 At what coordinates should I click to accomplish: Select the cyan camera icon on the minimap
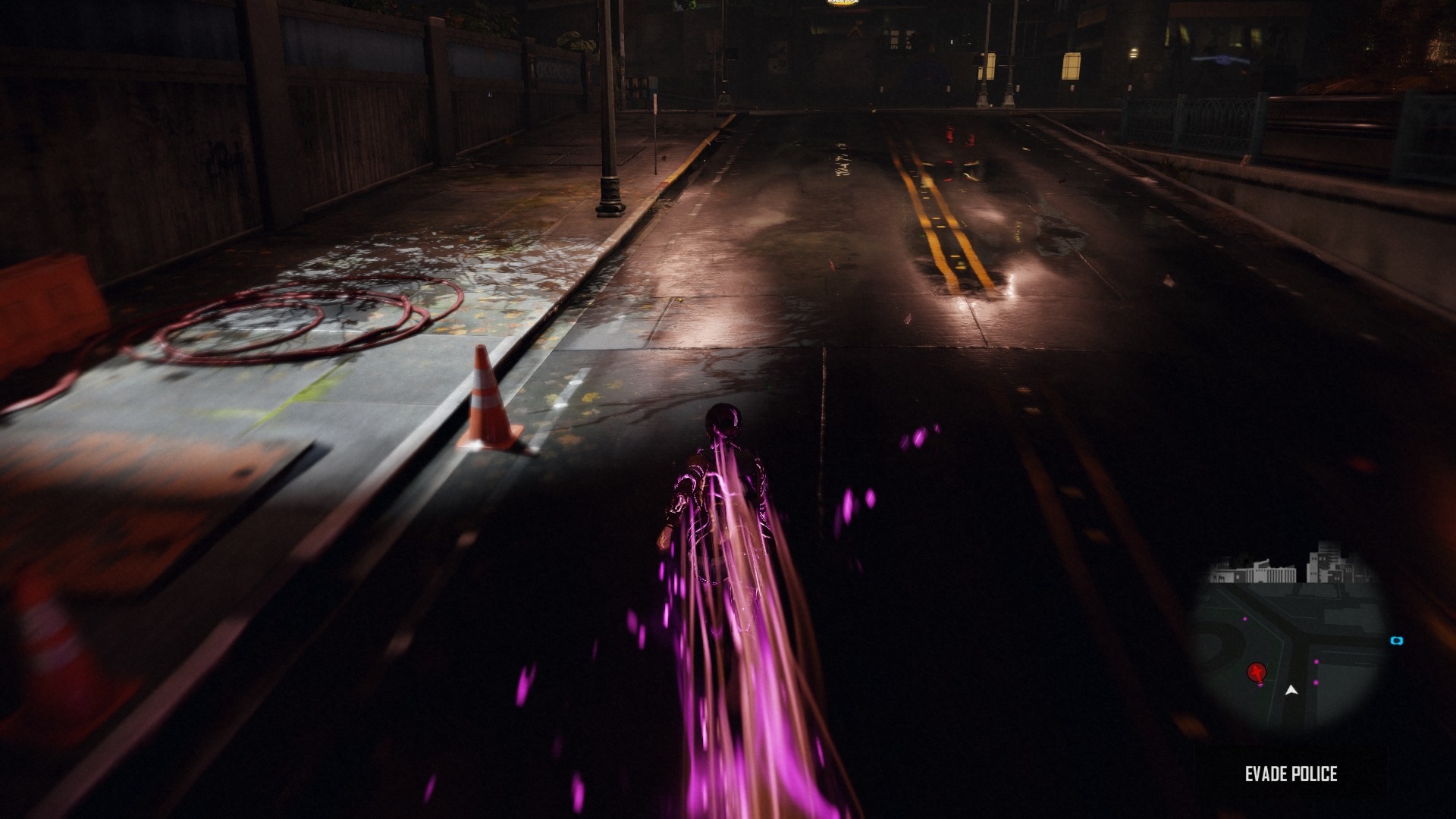tap(1397, 642)
